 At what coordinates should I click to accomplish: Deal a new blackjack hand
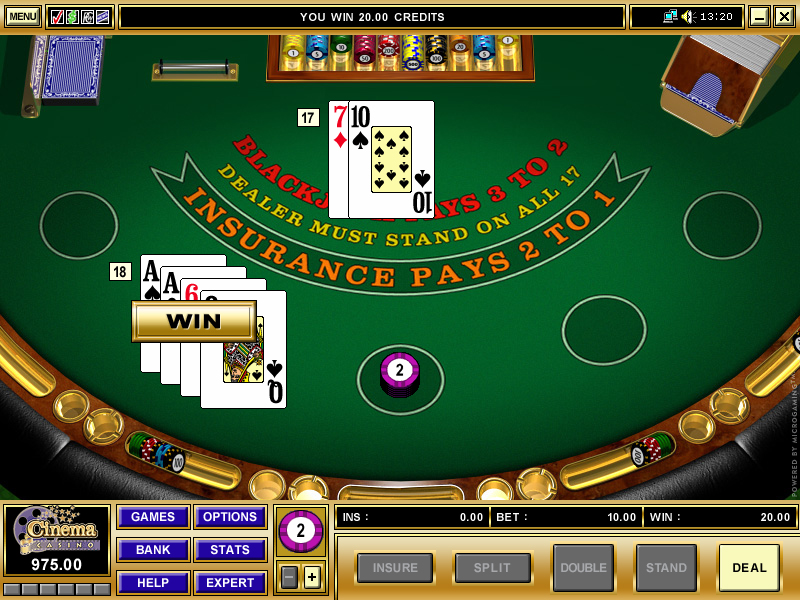tap(749, 568)
